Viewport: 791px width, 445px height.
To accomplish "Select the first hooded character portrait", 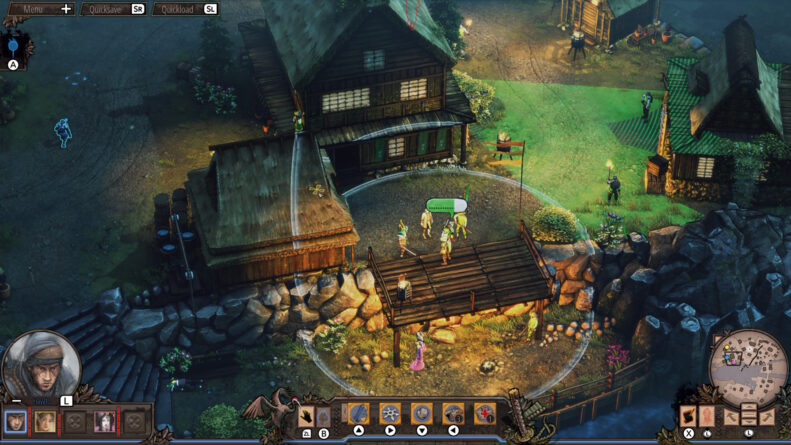I will (x=16, y=421).
